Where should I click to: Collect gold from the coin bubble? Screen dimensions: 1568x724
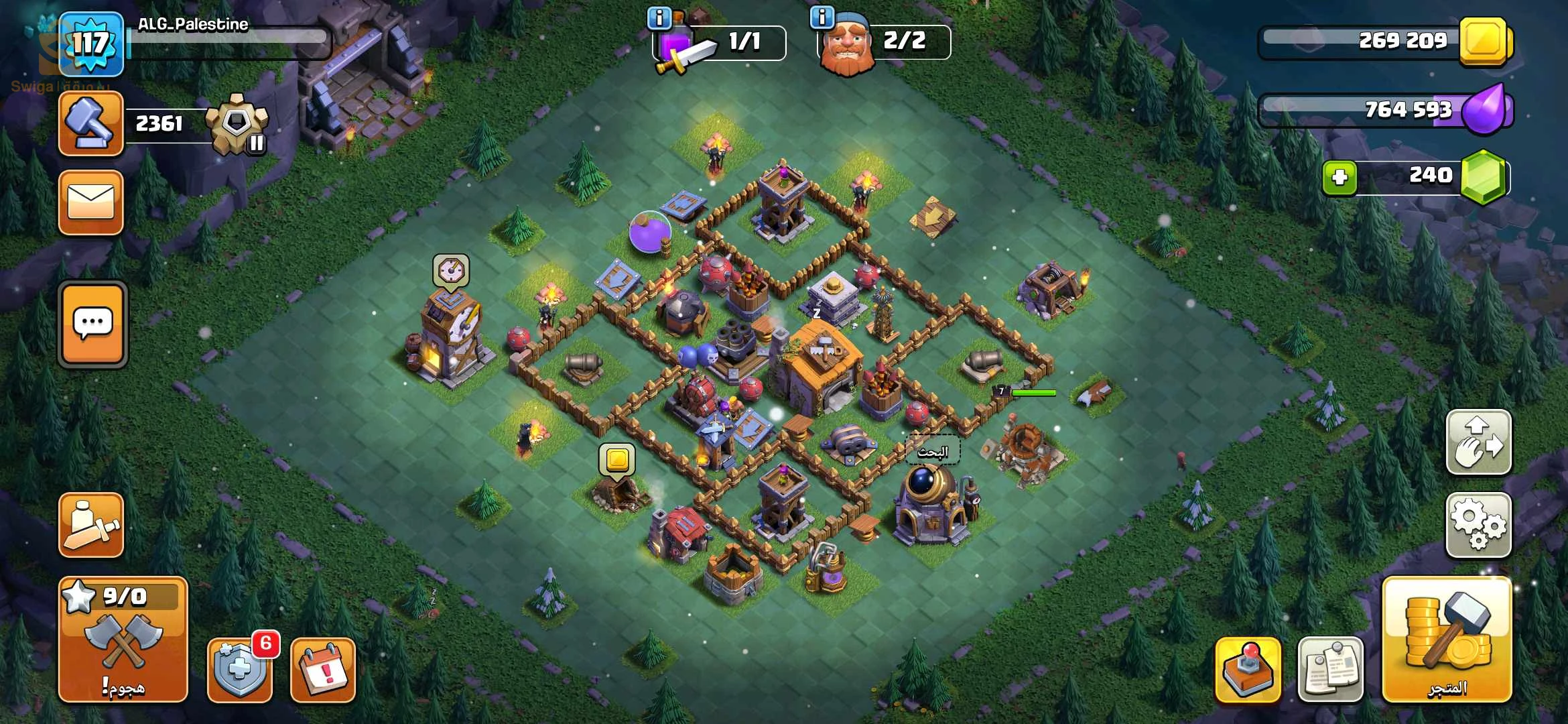point(616,461)
